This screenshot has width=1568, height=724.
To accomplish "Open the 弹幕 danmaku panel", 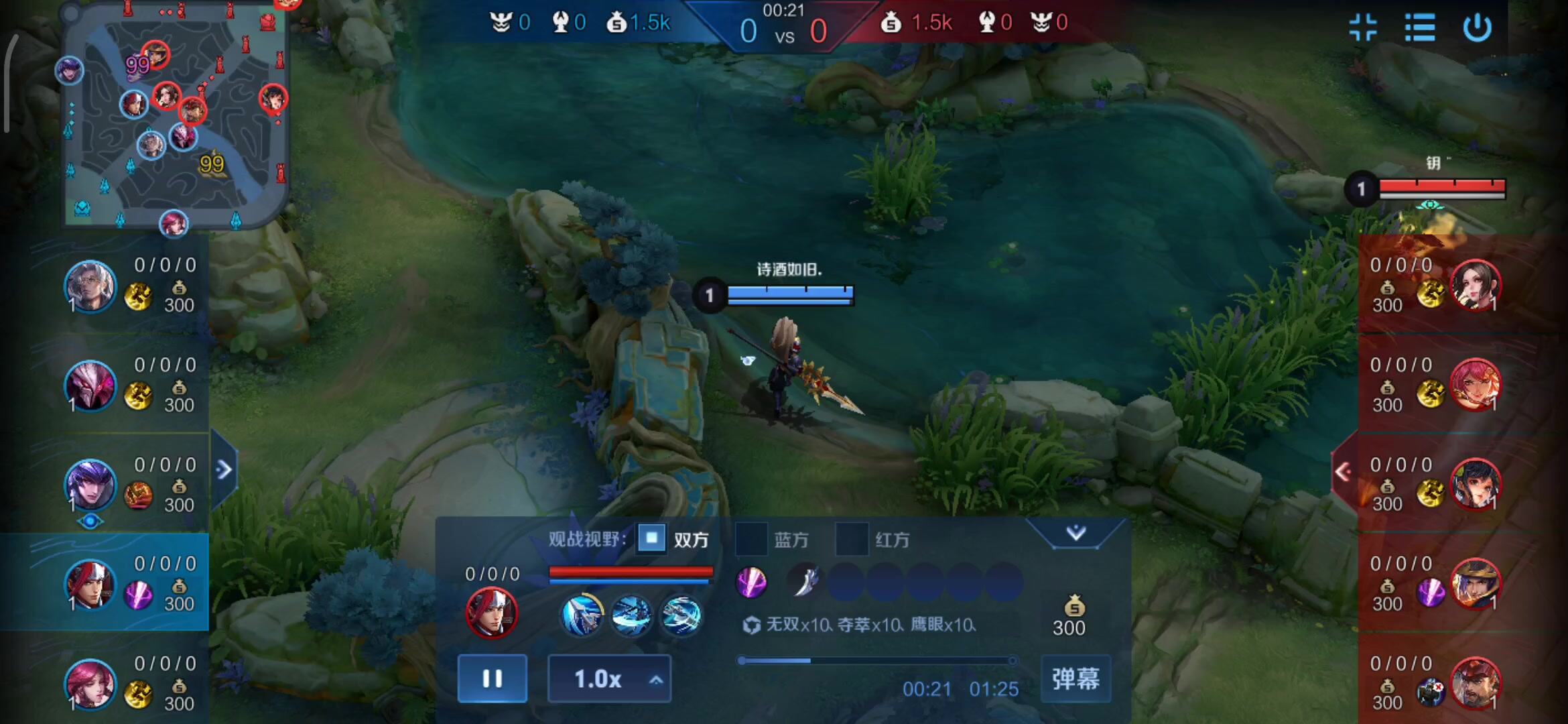I will (1075, 678).
